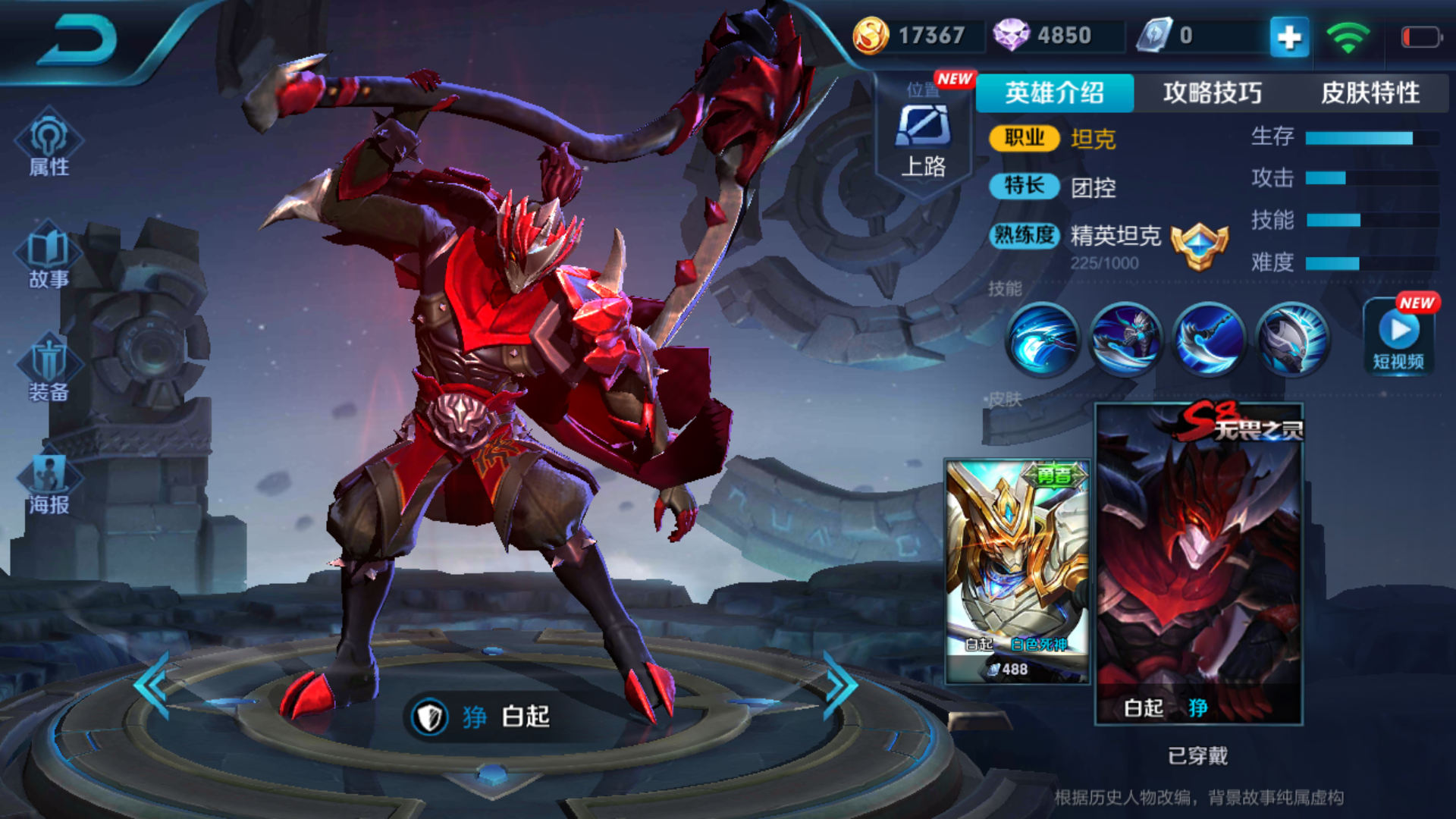This screenshot has width=1456, height=819.
Task: Add currency with the blue plus button
Action: 1289,36
